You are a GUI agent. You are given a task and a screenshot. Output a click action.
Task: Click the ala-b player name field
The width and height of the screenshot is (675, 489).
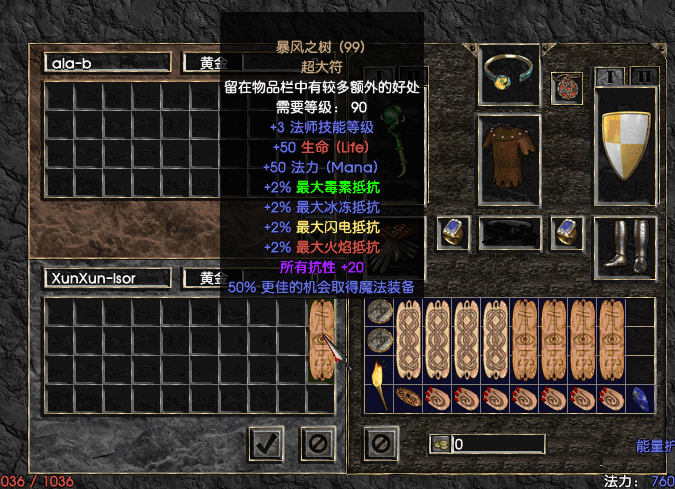point(106,62)
